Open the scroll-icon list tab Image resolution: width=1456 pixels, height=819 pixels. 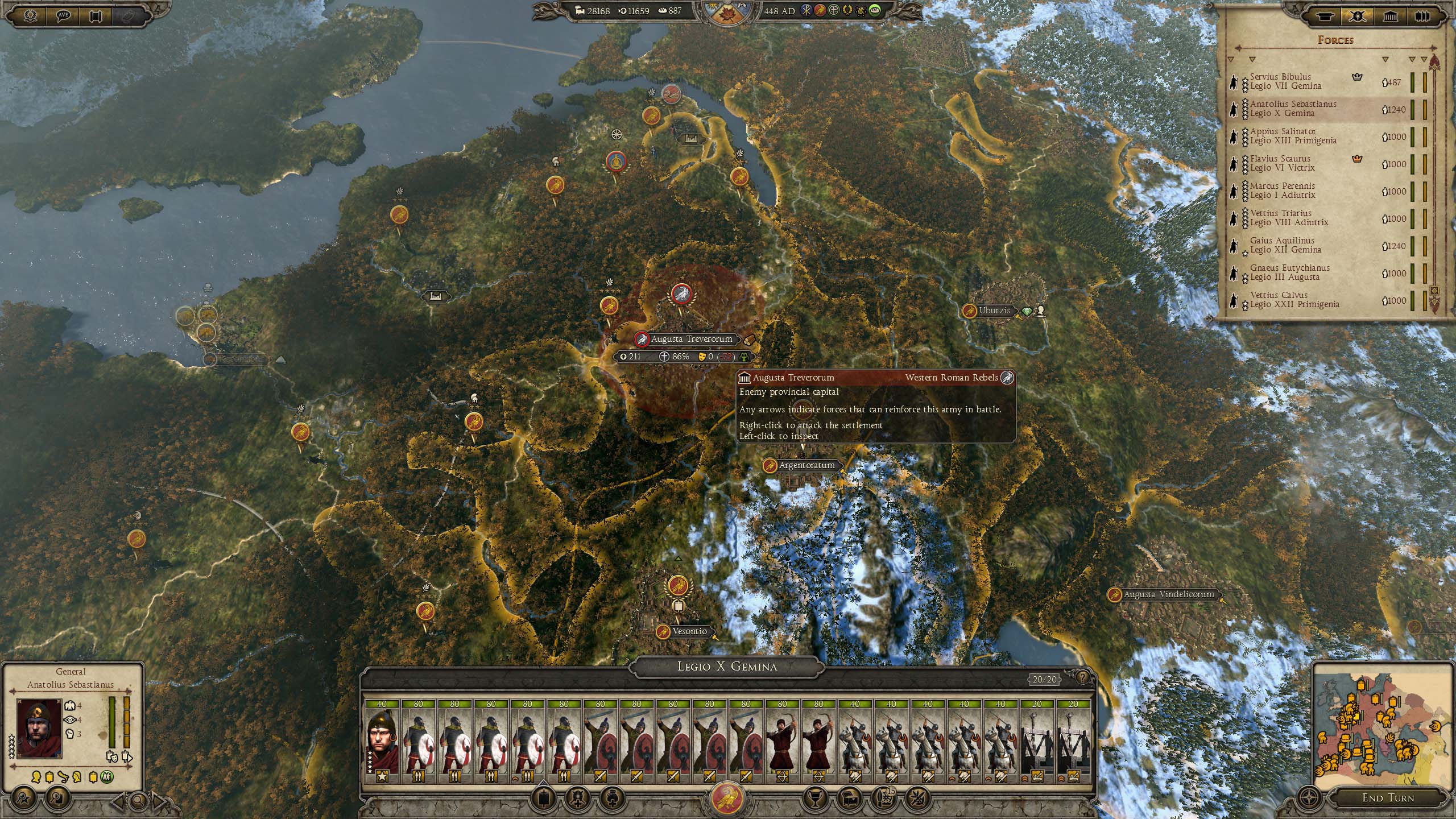[x=1325, y=16]
